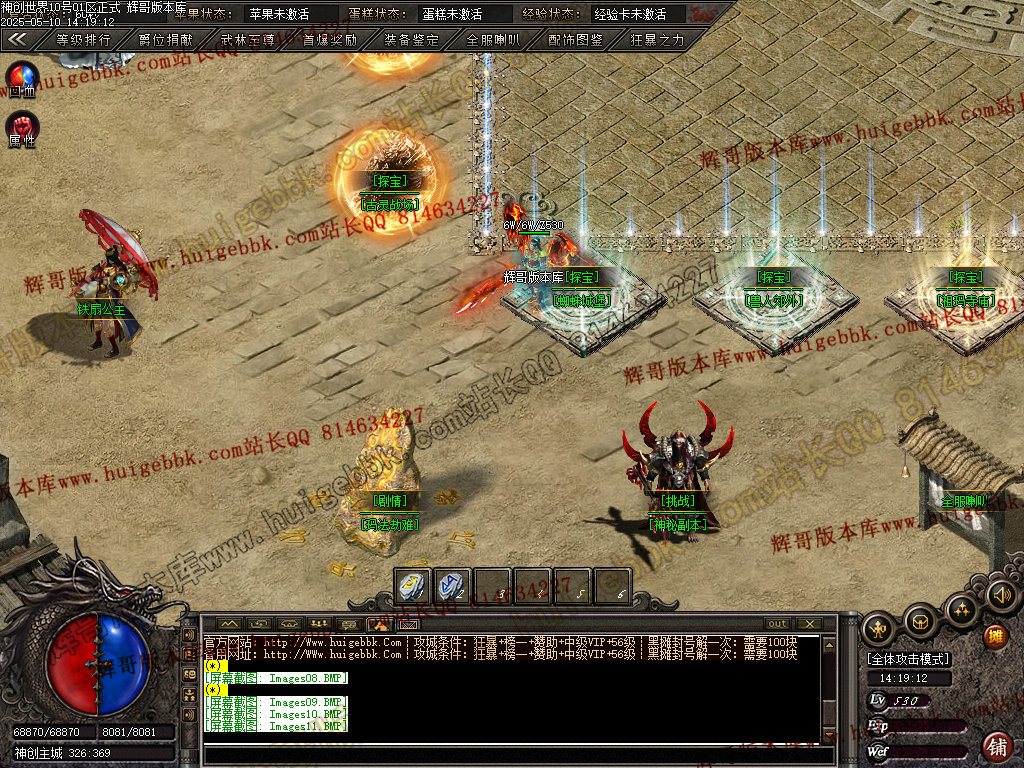Open the 武林至尊 menu entry
This screenshot has height=768, width=1024.
(248, 40)
